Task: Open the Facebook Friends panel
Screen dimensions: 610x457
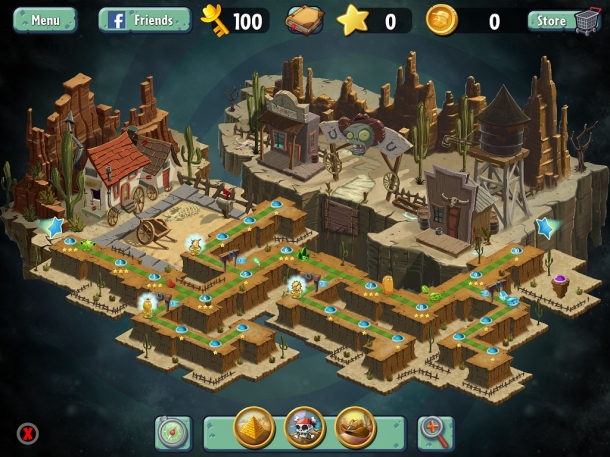Action: click(x=144, y=20)
